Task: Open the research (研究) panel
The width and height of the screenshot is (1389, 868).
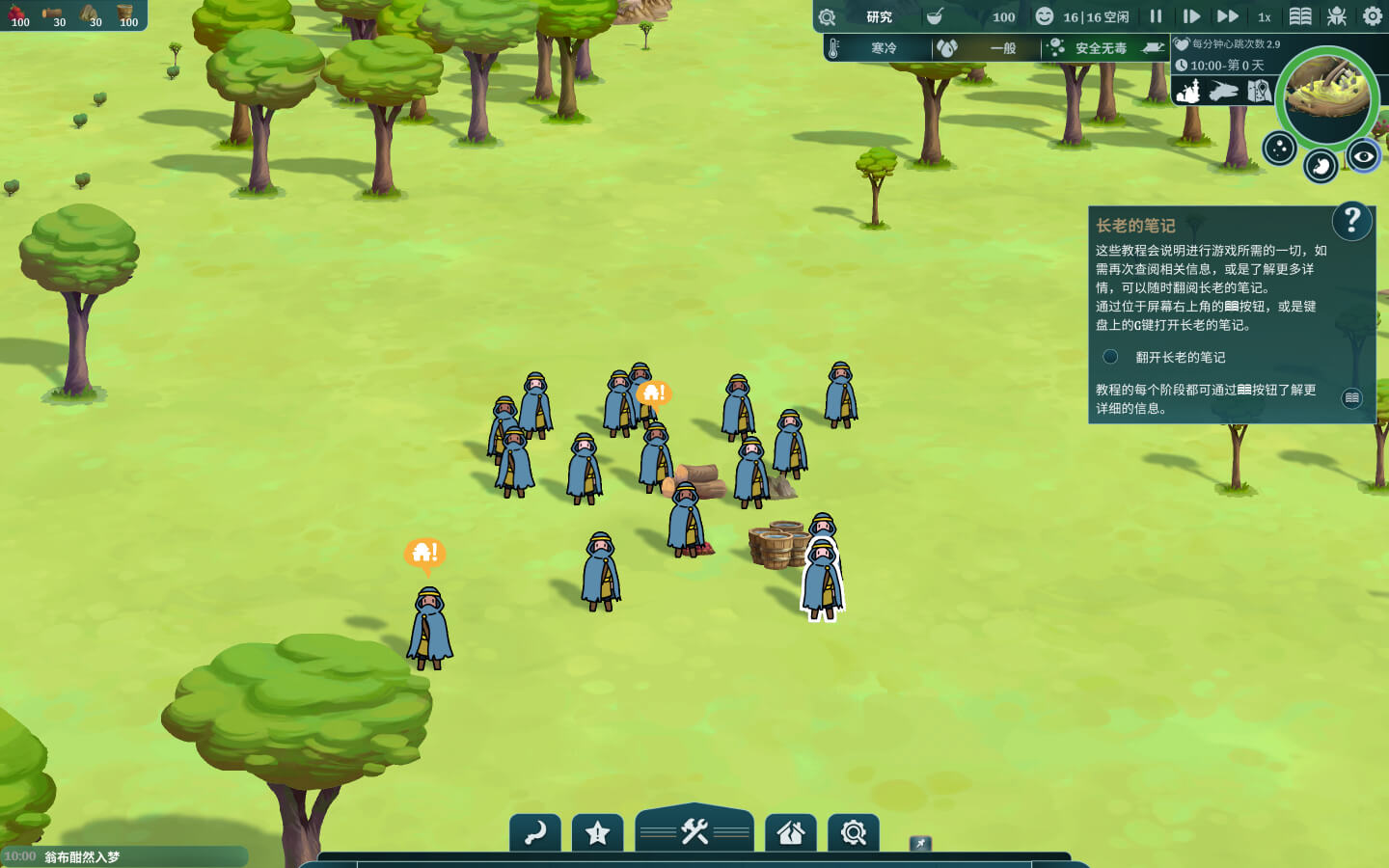Action: 878,16
